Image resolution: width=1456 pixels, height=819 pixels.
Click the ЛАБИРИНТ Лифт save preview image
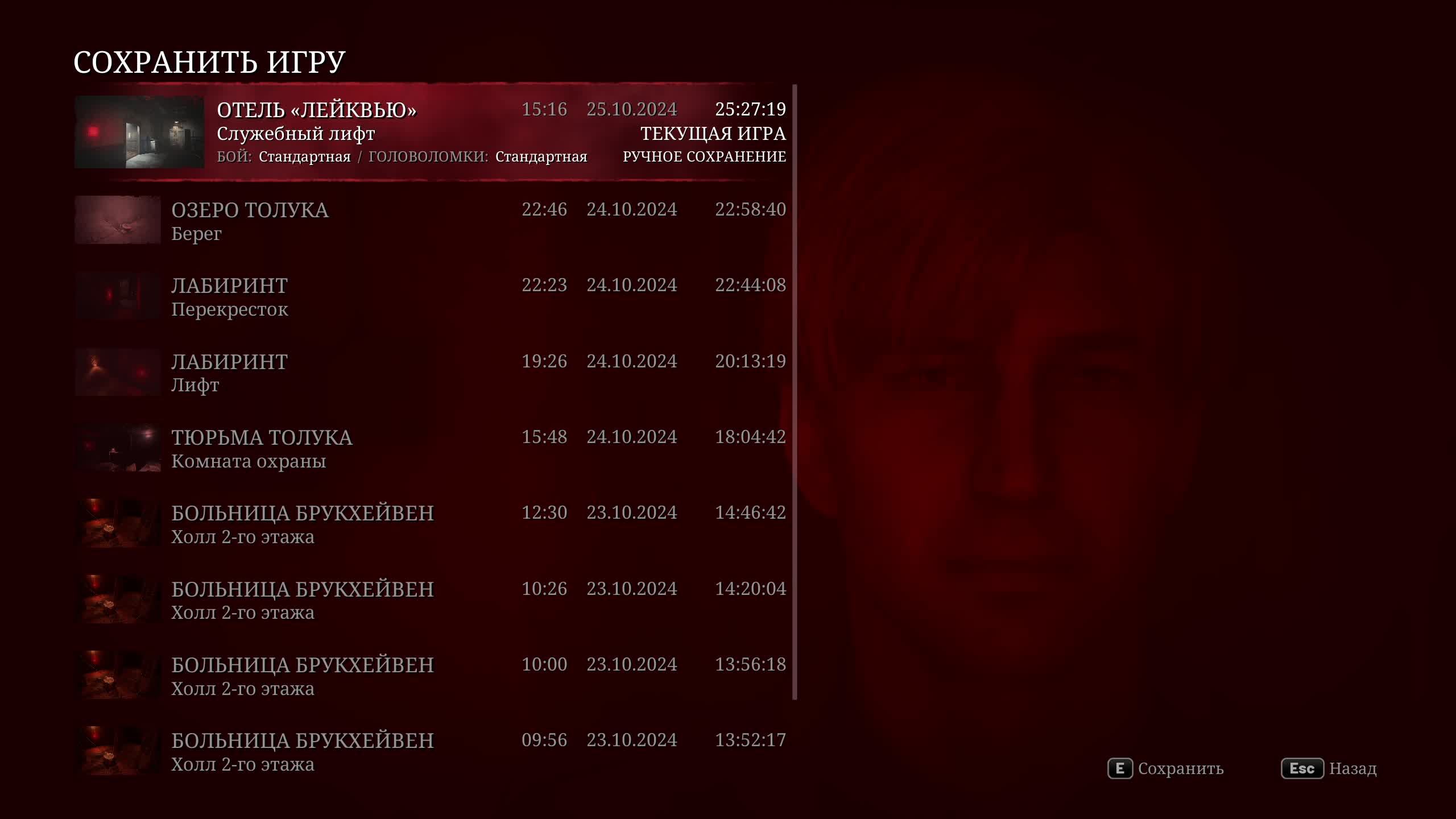117,372
